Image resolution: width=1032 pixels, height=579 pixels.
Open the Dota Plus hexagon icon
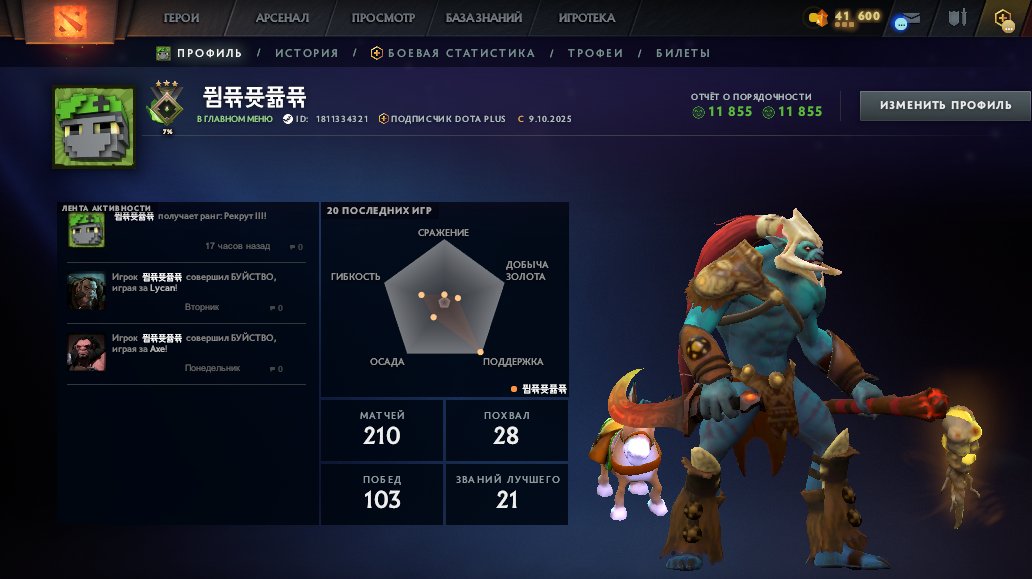(1003, 18)
